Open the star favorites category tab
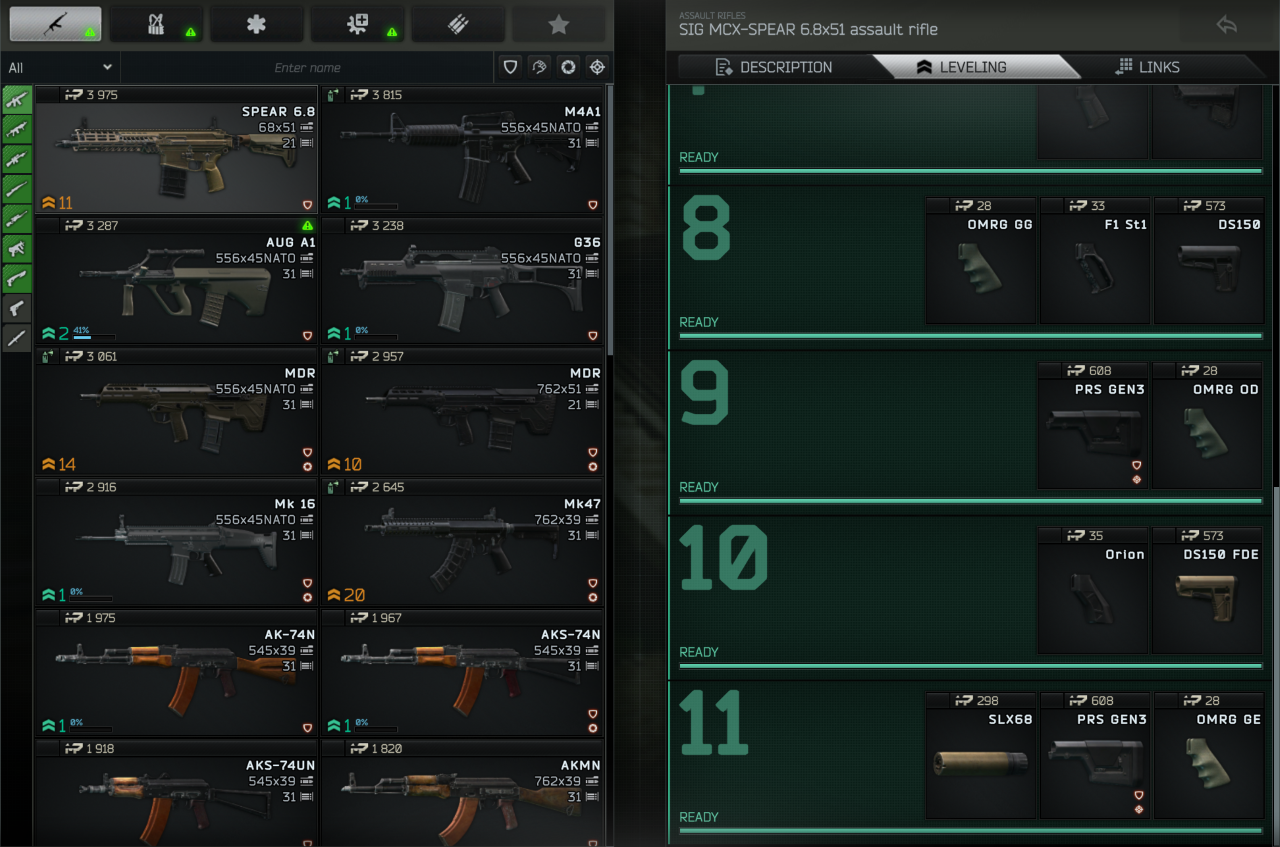This screenshot has height=847, width=1280. (x=558, y=25)
